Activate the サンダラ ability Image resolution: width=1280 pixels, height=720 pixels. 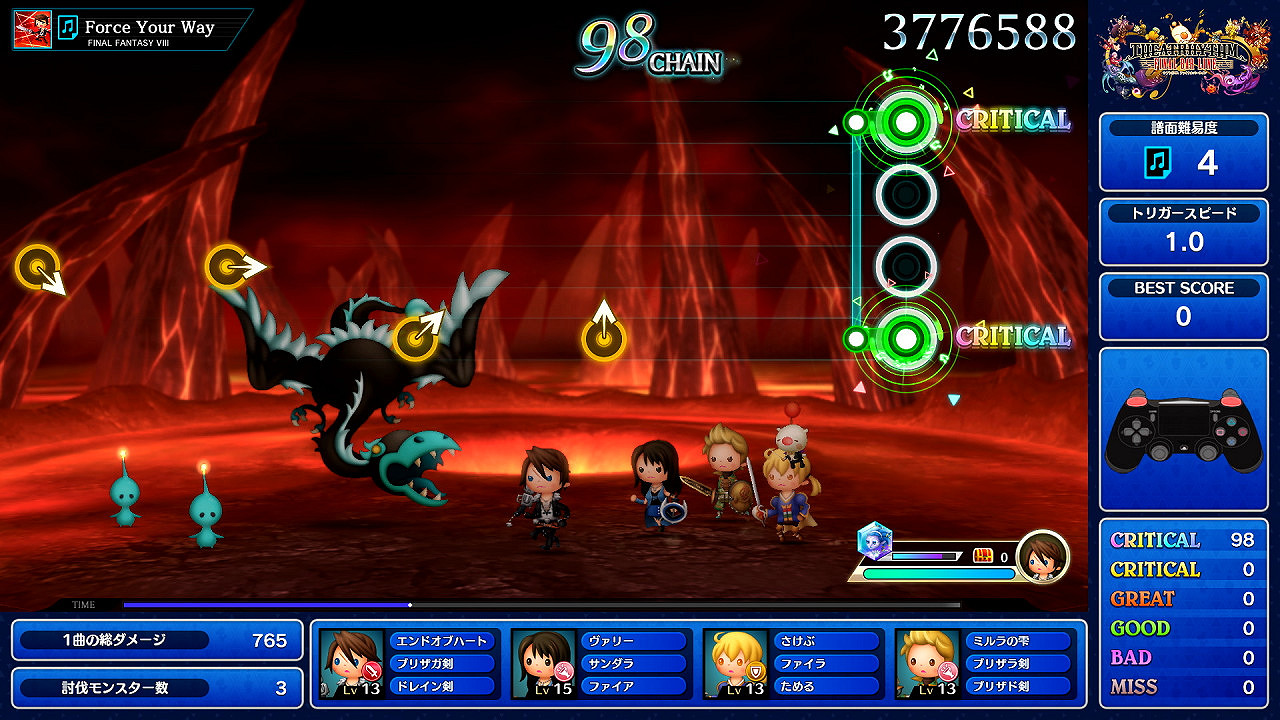pyautogui.click(x=634, y=663)
